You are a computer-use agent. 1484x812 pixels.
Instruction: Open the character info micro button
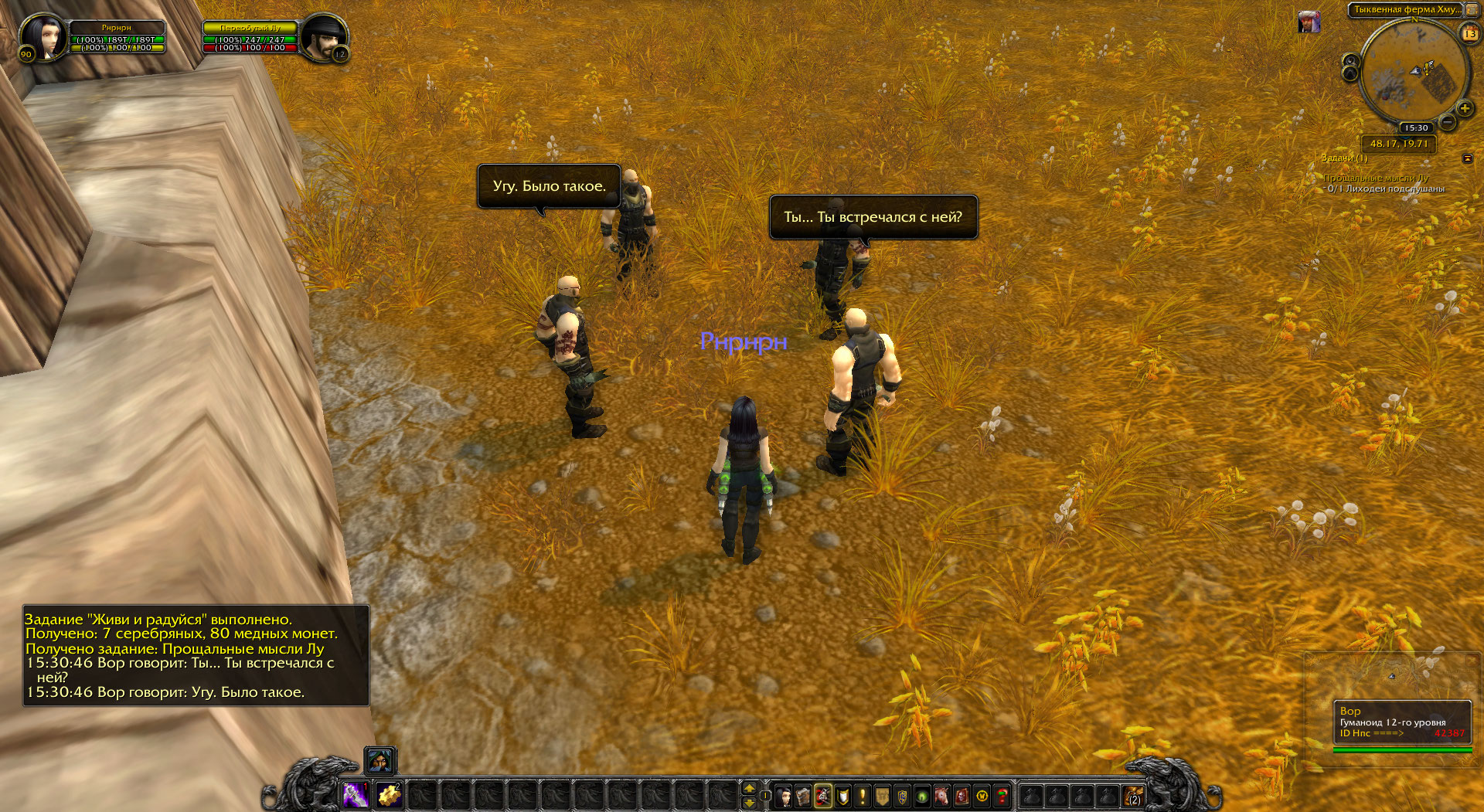[783, 796]
